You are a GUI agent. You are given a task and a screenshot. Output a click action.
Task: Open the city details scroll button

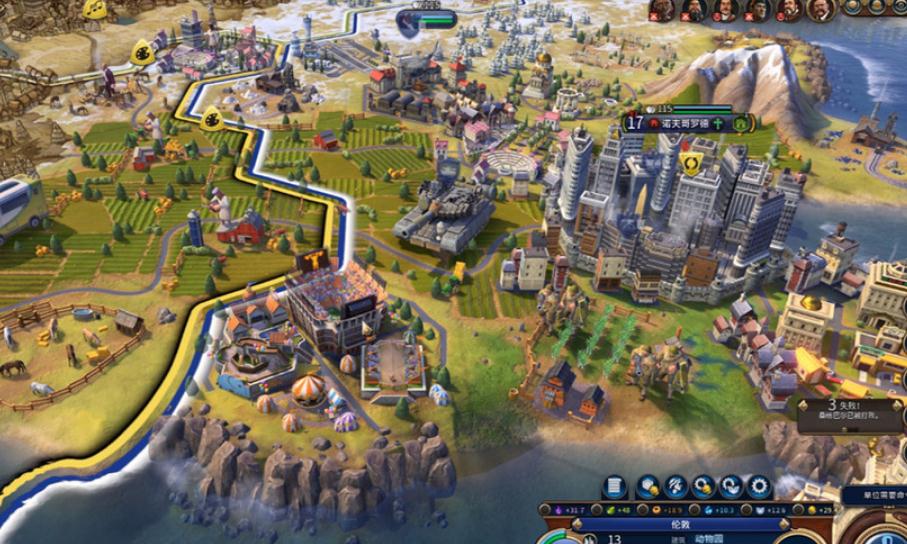pos(615,487)
